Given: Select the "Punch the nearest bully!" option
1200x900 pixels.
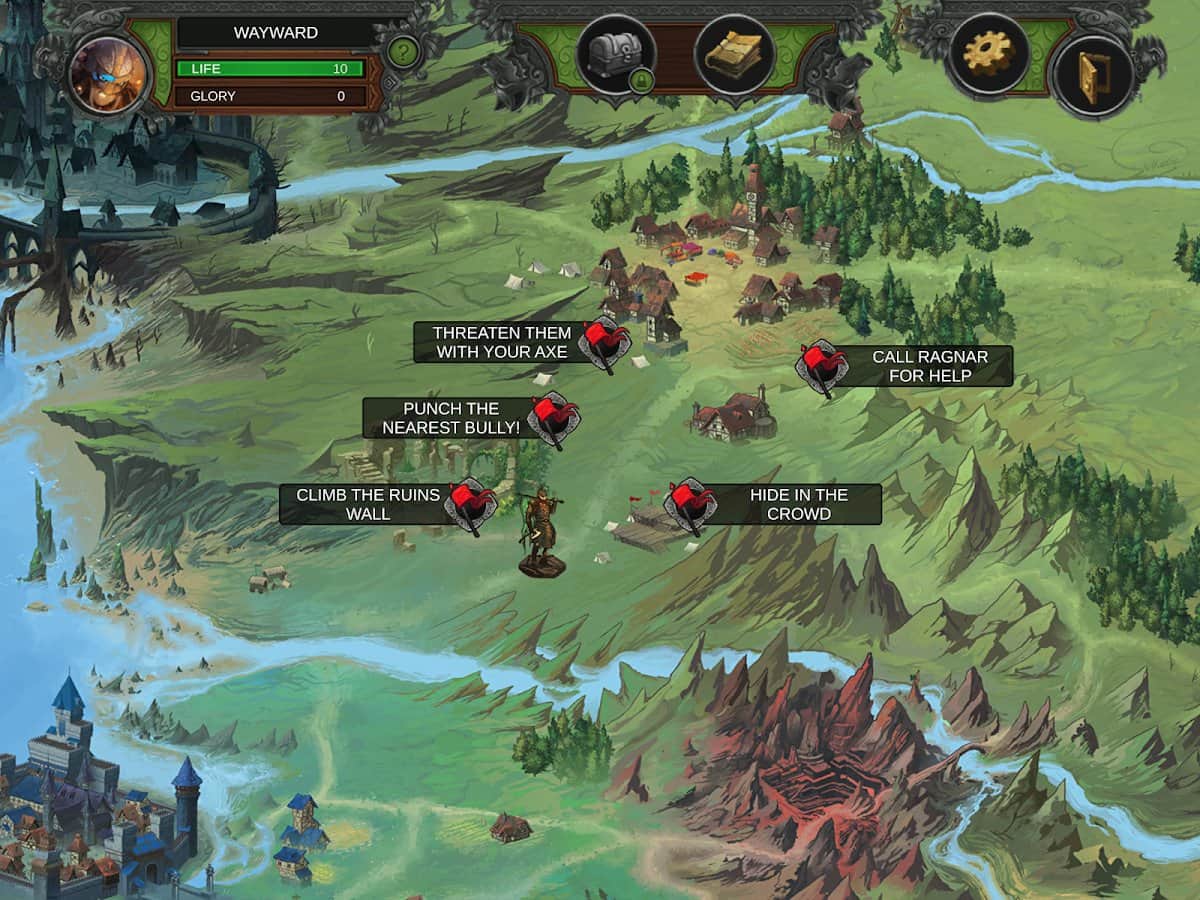Looking at the screenshot, I should (451, 418).
